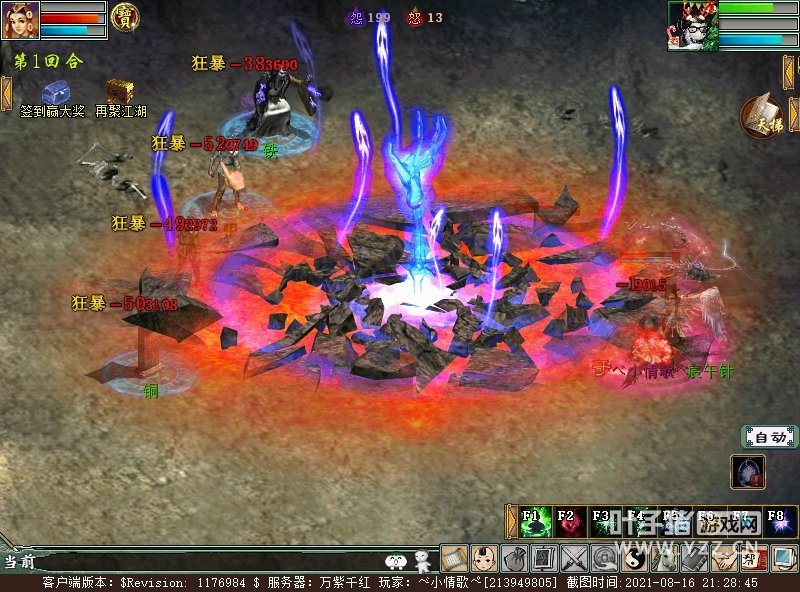This screenshot has height=592, width=800.
Task: Toggle the 自动 auto-battle button
Action: 769,437
